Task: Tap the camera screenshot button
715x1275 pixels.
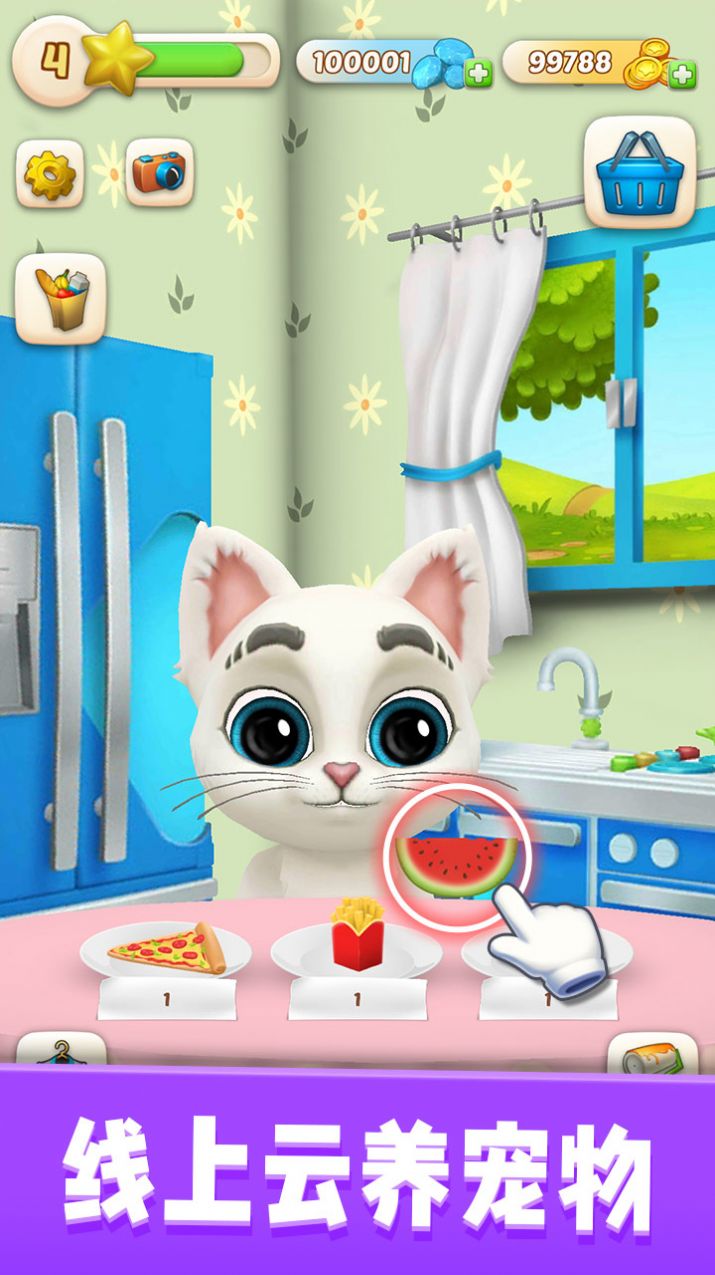Action: click(x=159, y=174)
